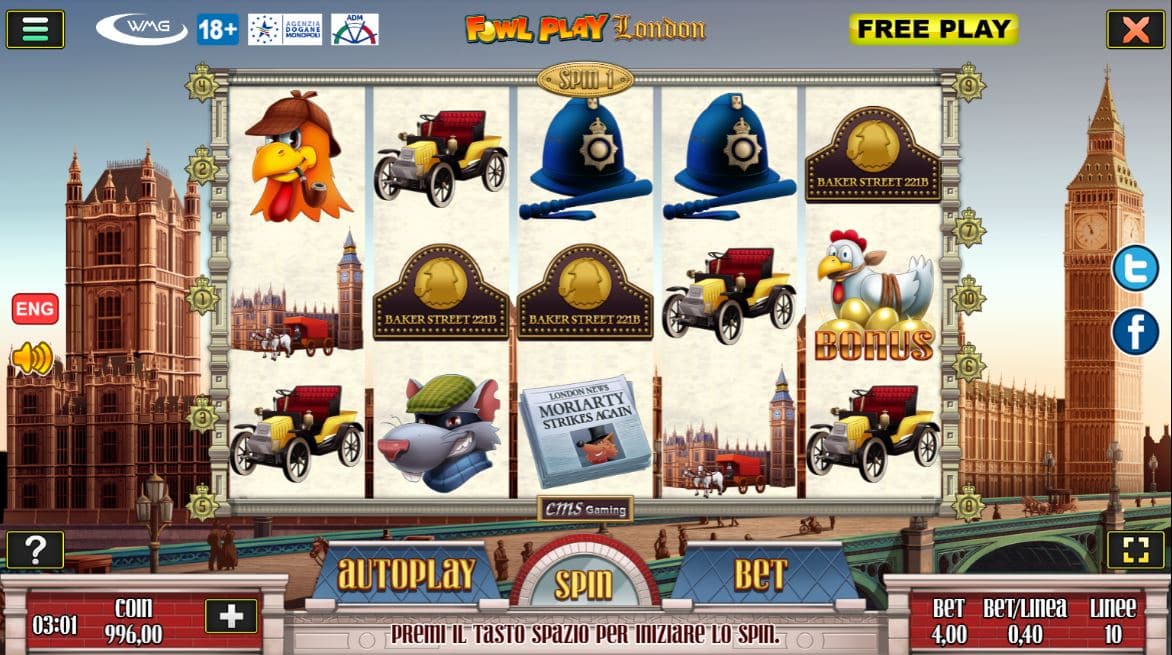Image resolution: width=1172 pixels, height=655 pixels.
Task: Select payline number 10 badge
Action: click(968, 296)
